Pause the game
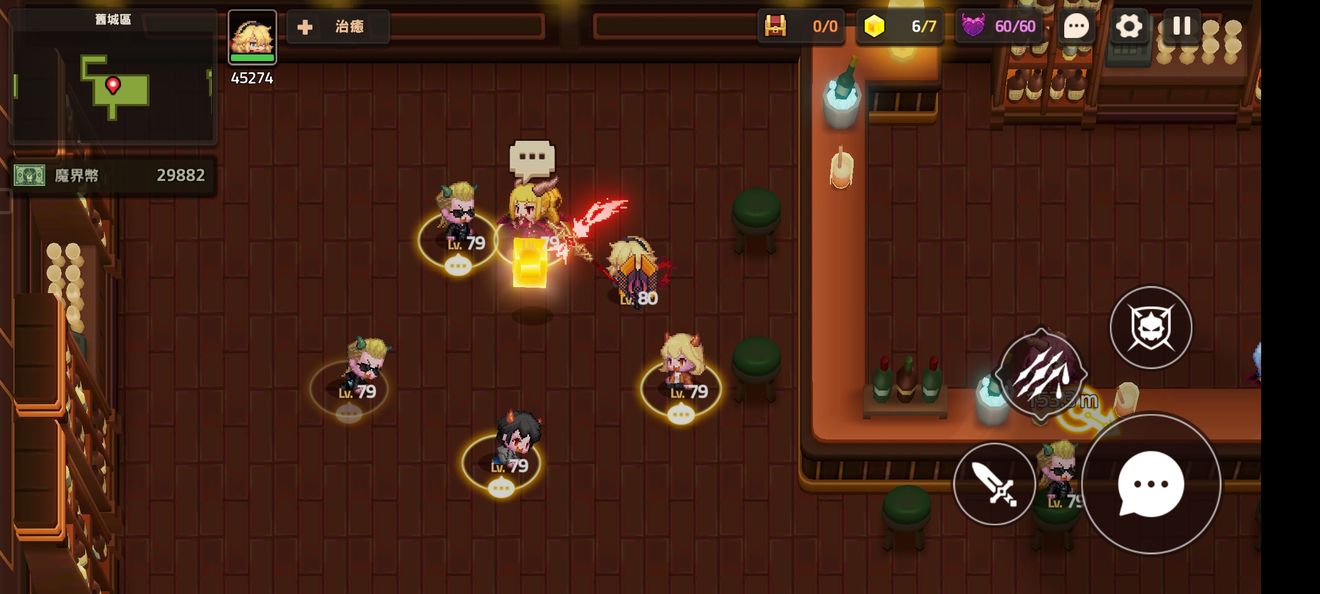This screenshot has width=1320, height=594. tap(1182, 26)
